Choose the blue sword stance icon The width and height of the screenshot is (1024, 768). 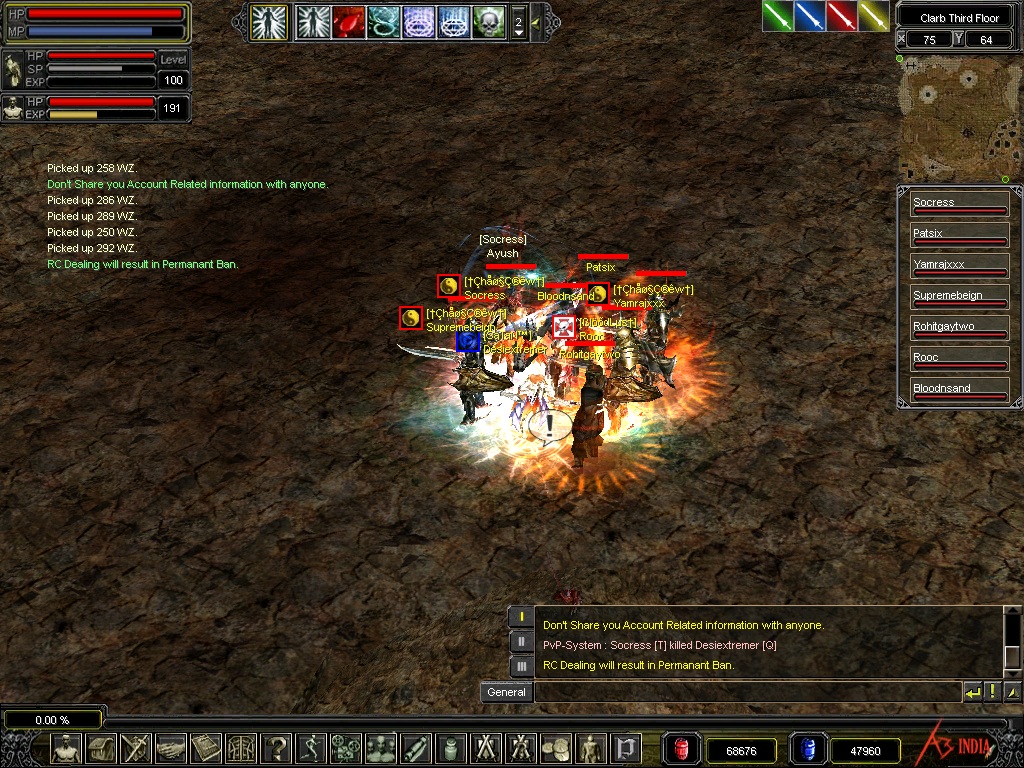[809, 15]
